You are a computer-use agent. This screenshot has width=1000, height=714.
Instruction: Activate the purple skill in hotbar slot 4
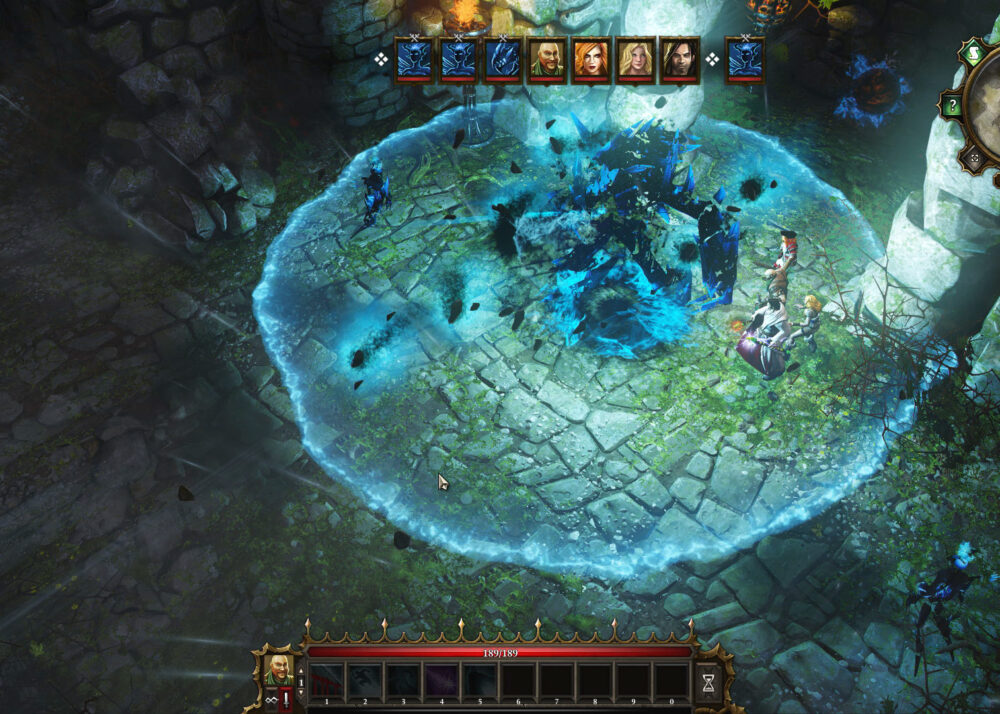[x=441, y=681]
